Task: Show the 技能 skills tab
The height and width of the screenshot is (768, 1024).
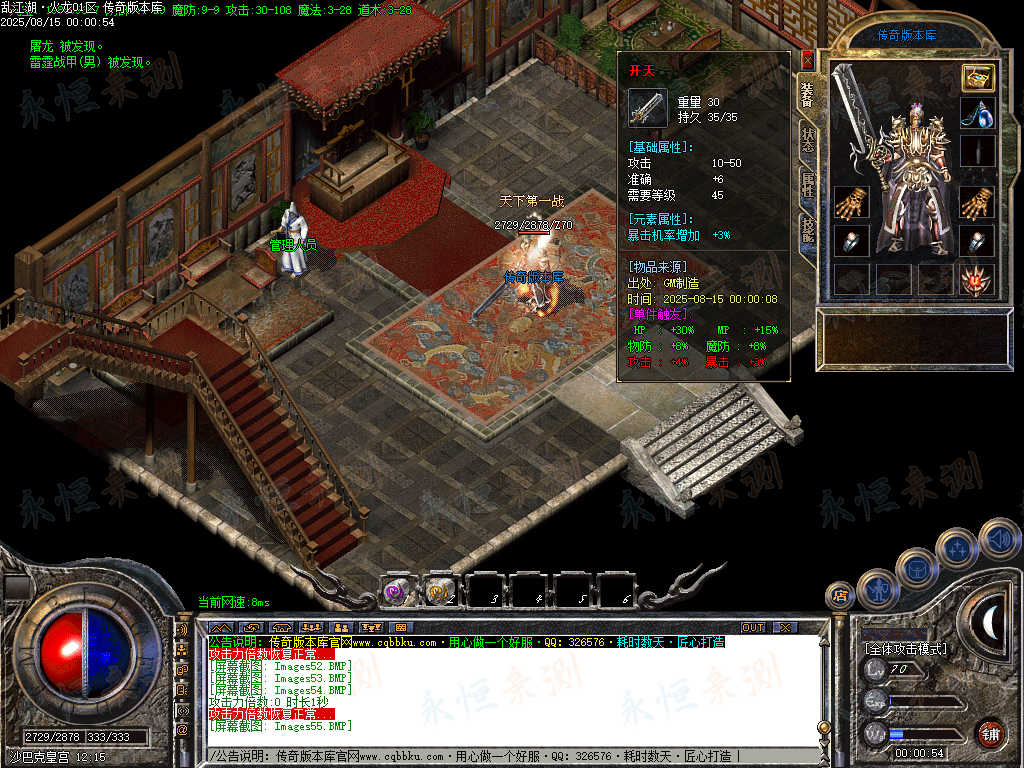Action: (808, 231)
